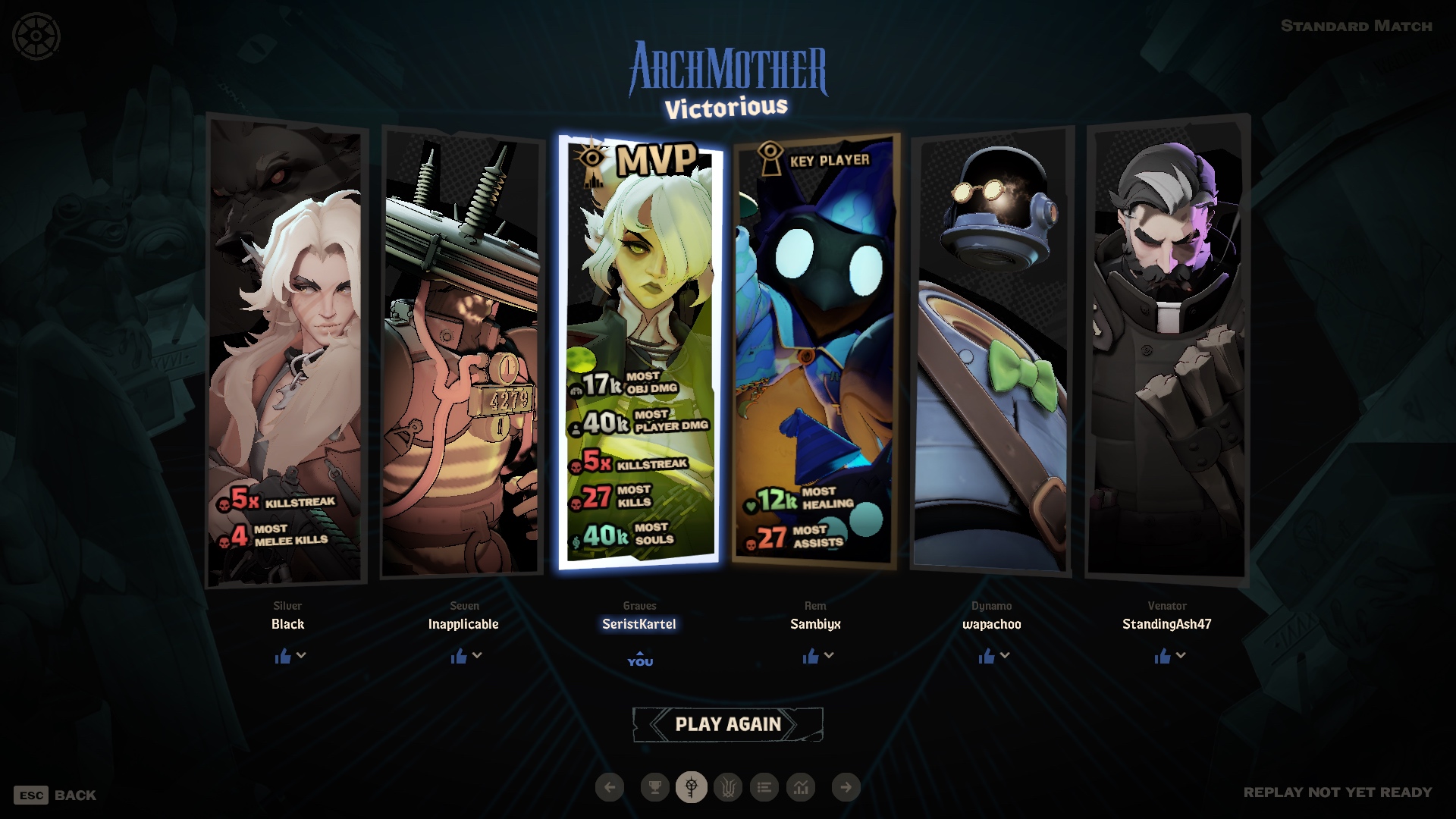Show the bar chart statistics tab
Screen dimensions: 1456x819
tap(801, 787)
